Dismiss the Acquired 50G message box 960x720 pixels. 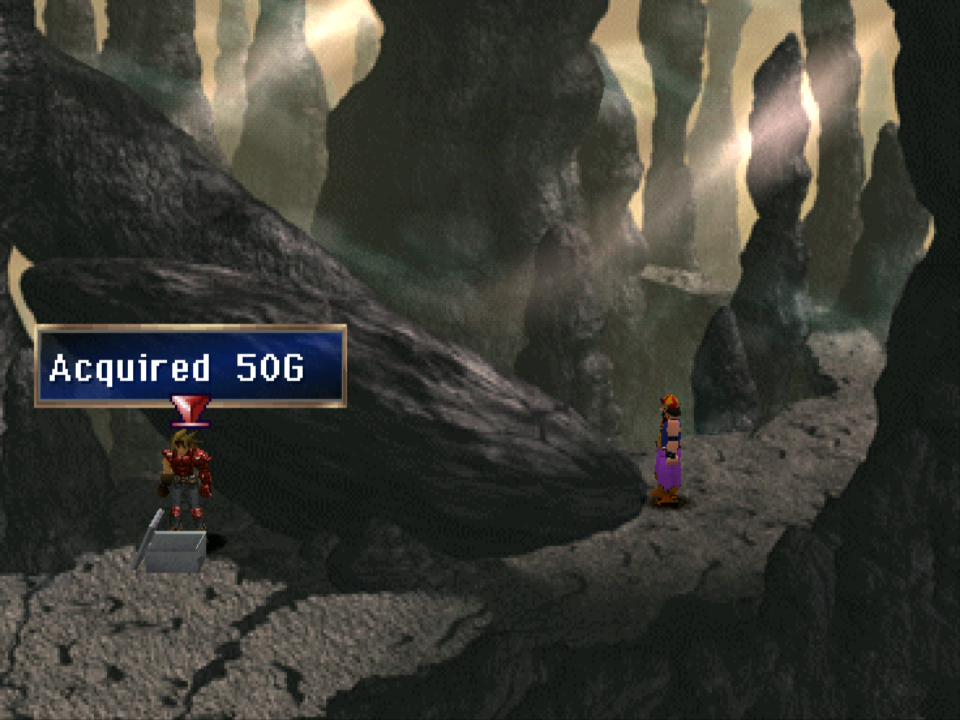[x=190, y=366]
